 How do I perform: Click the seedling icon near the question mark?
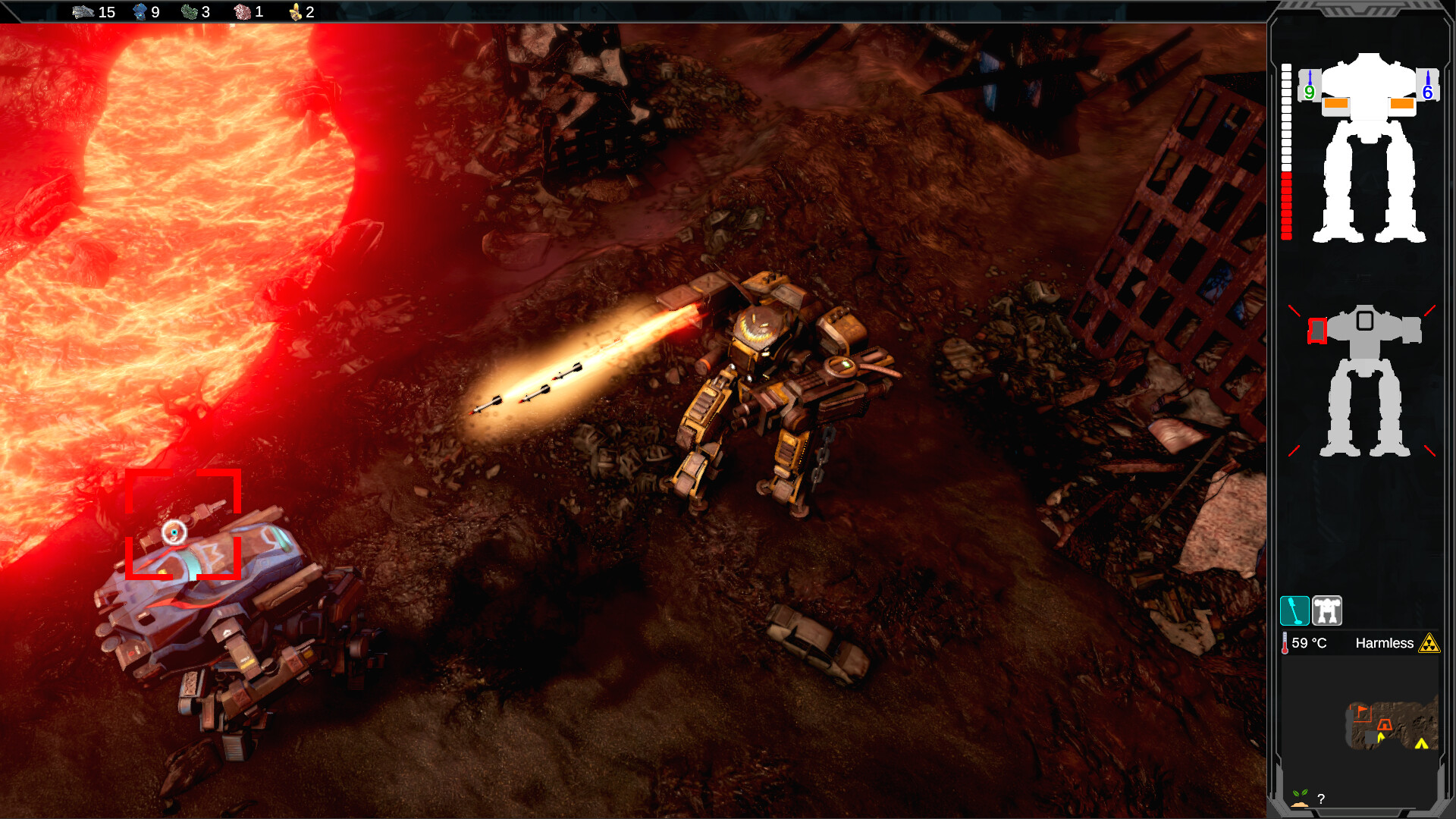(1300, 796)
